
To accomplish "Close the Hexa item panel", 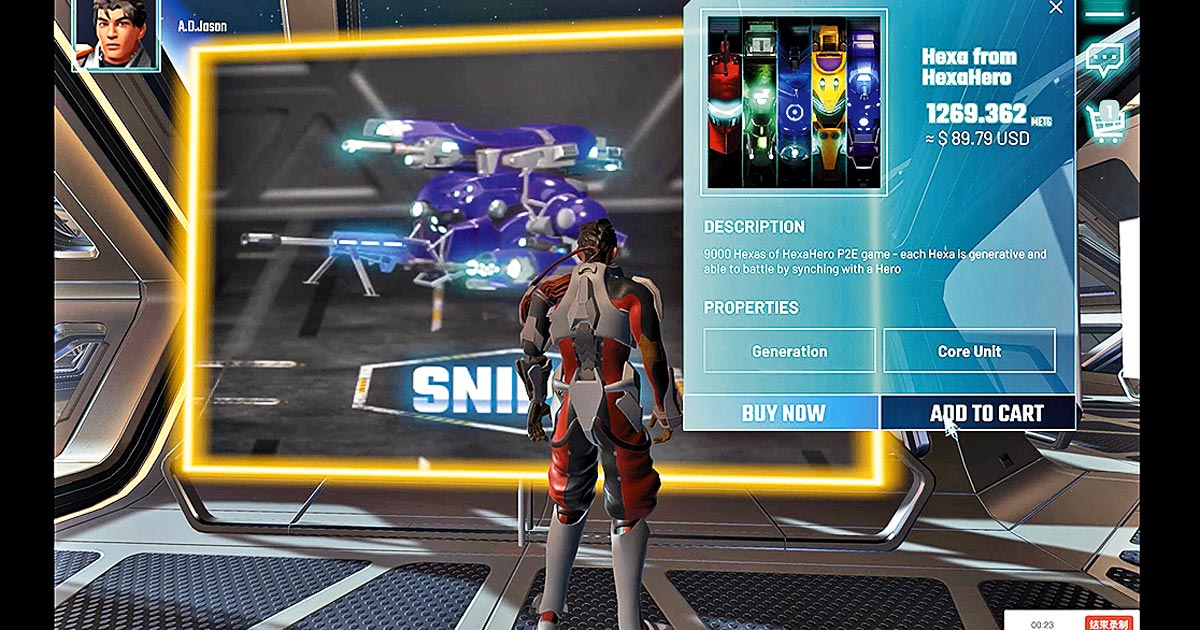I will pos(1056,8).
